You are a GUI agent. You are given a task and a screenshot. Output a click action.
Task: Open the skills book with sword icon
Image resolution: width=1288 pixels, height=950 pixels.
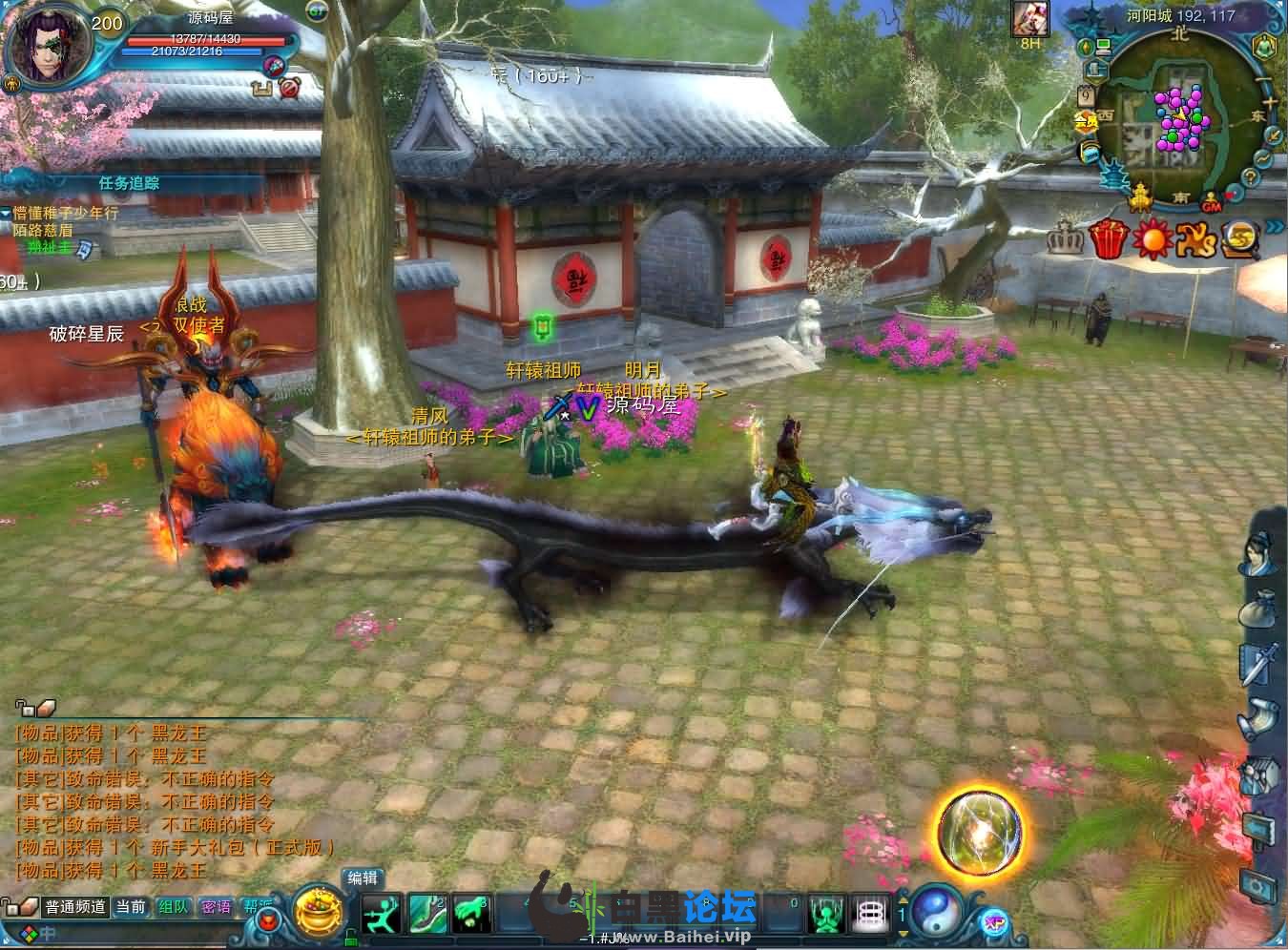click(1257, 662)
